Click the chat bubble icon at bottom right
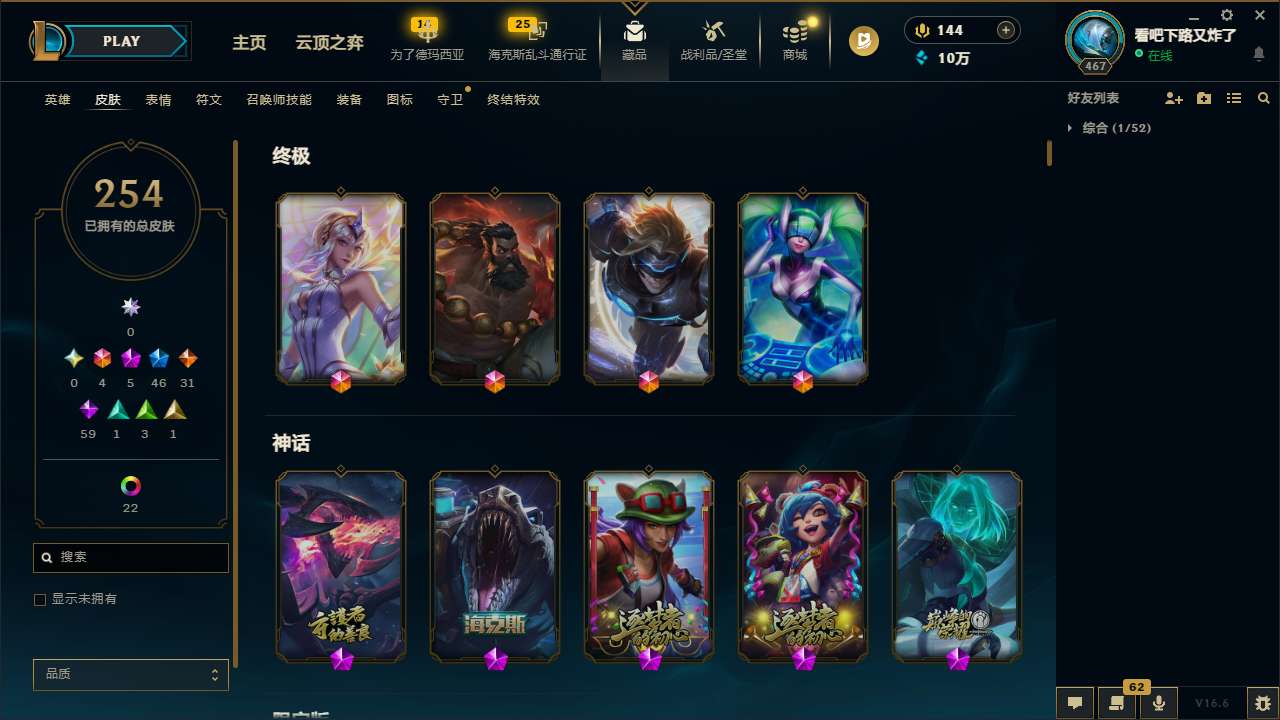This screenshot has height=720, width=1280. [x=1074, y=702]
